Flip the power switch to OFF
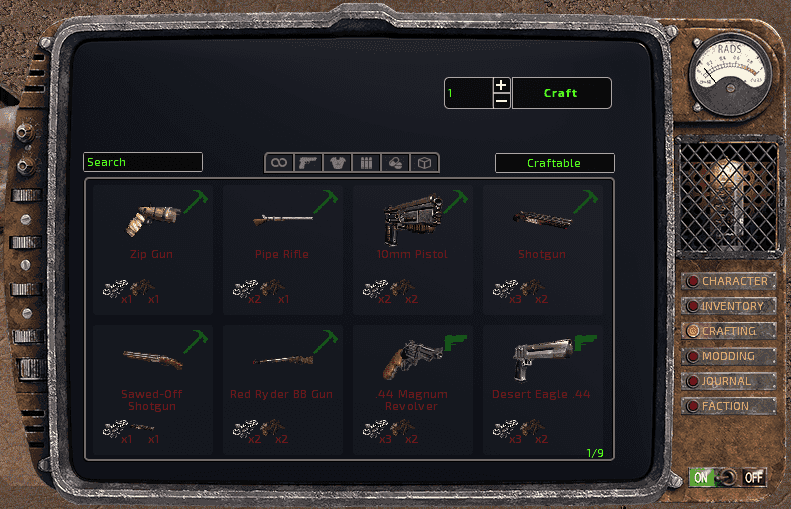 pyautogui.click(x=753, y=478)
